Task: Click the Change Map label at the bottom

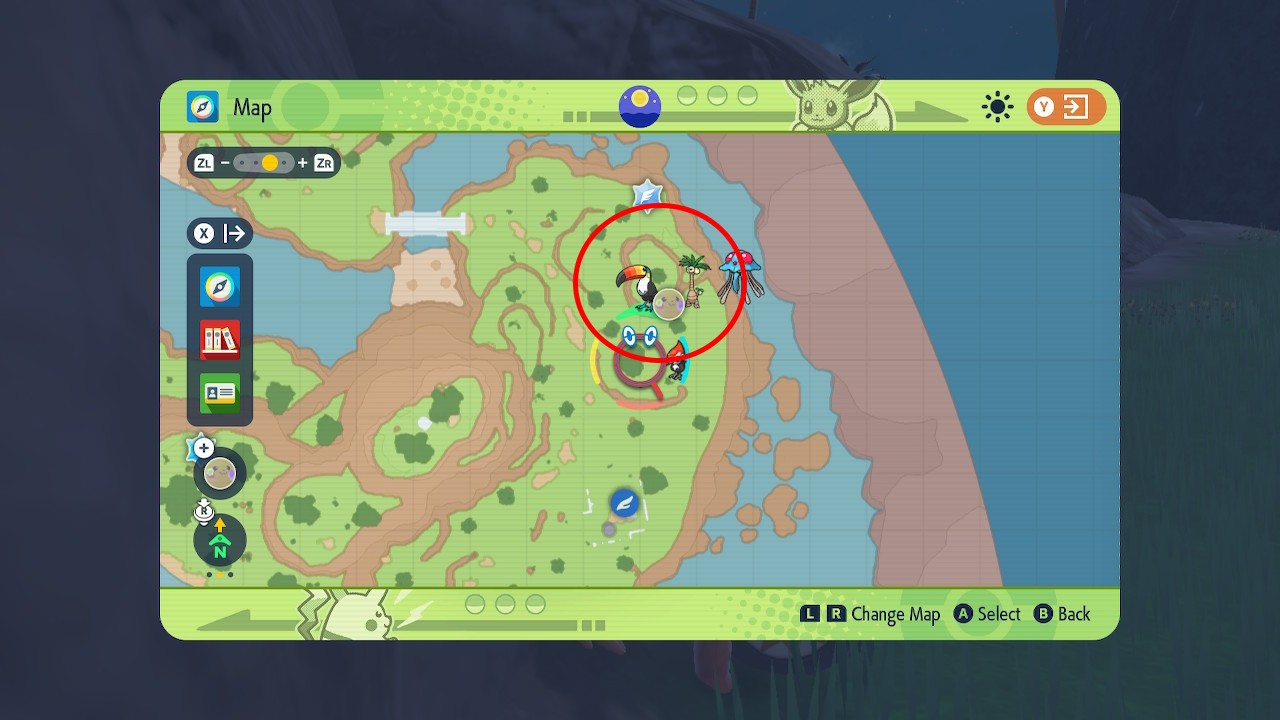Action: [x=898, y=614]
